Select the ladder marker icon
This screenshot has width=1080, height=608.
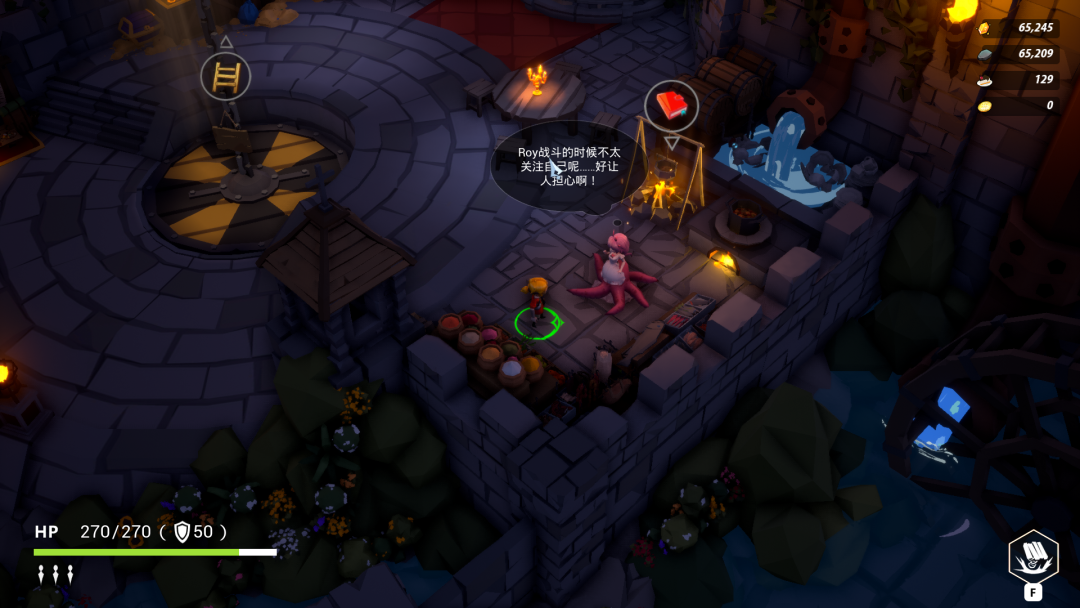225,76
